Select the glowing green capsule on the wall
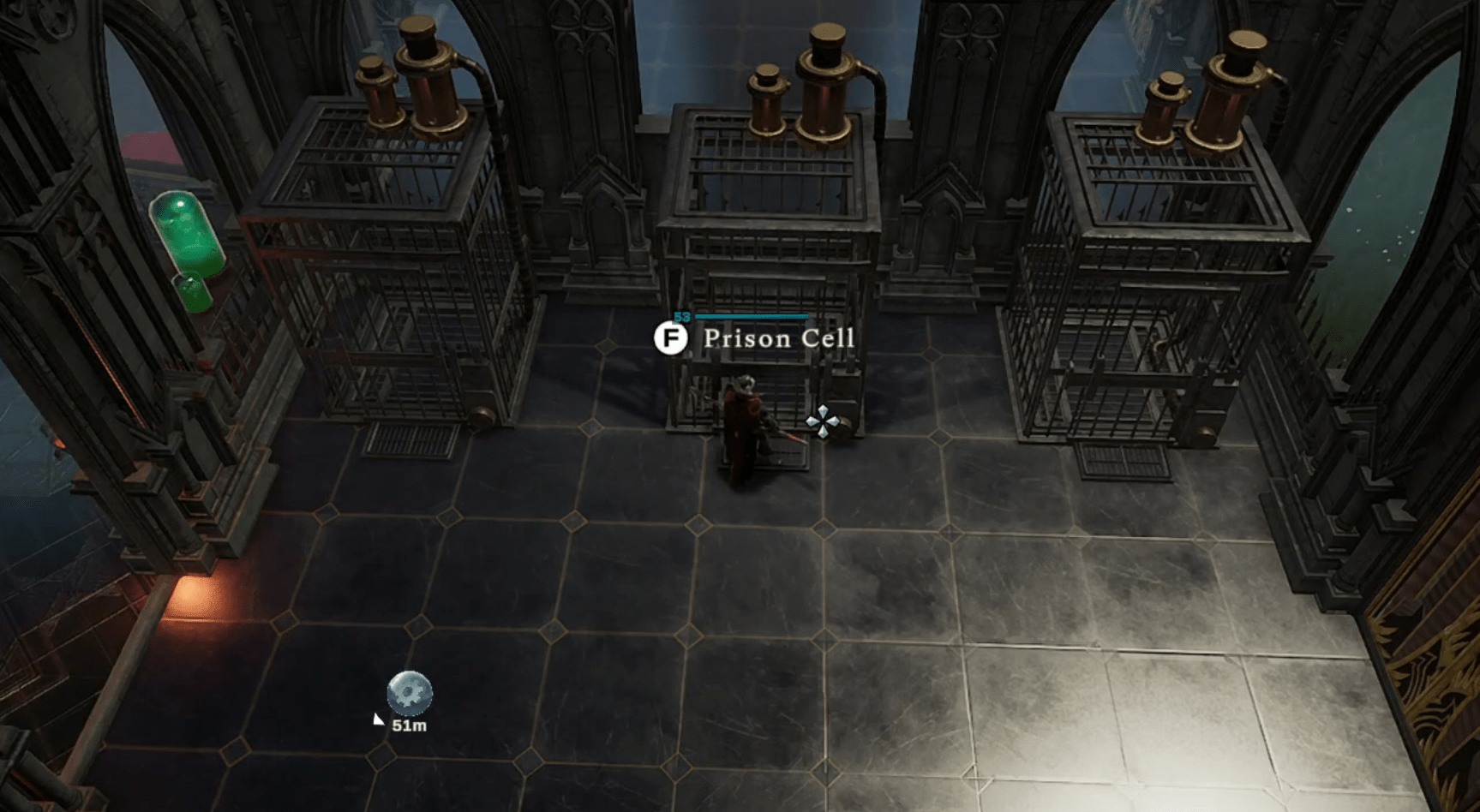Screen dimensions: 1480x812 click(188, 231)
